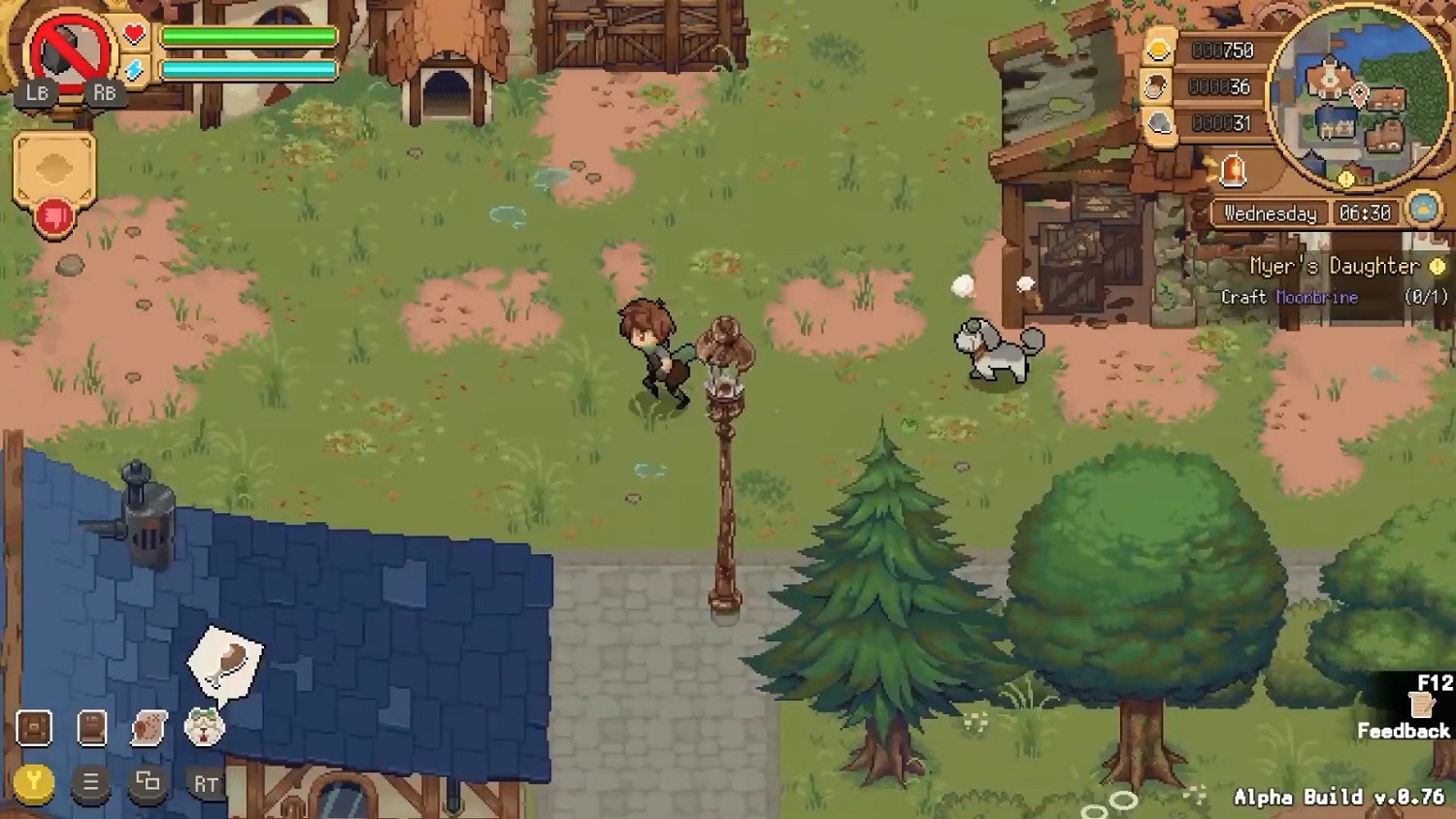Switch windows with the multi-window button

pos(146,782)
